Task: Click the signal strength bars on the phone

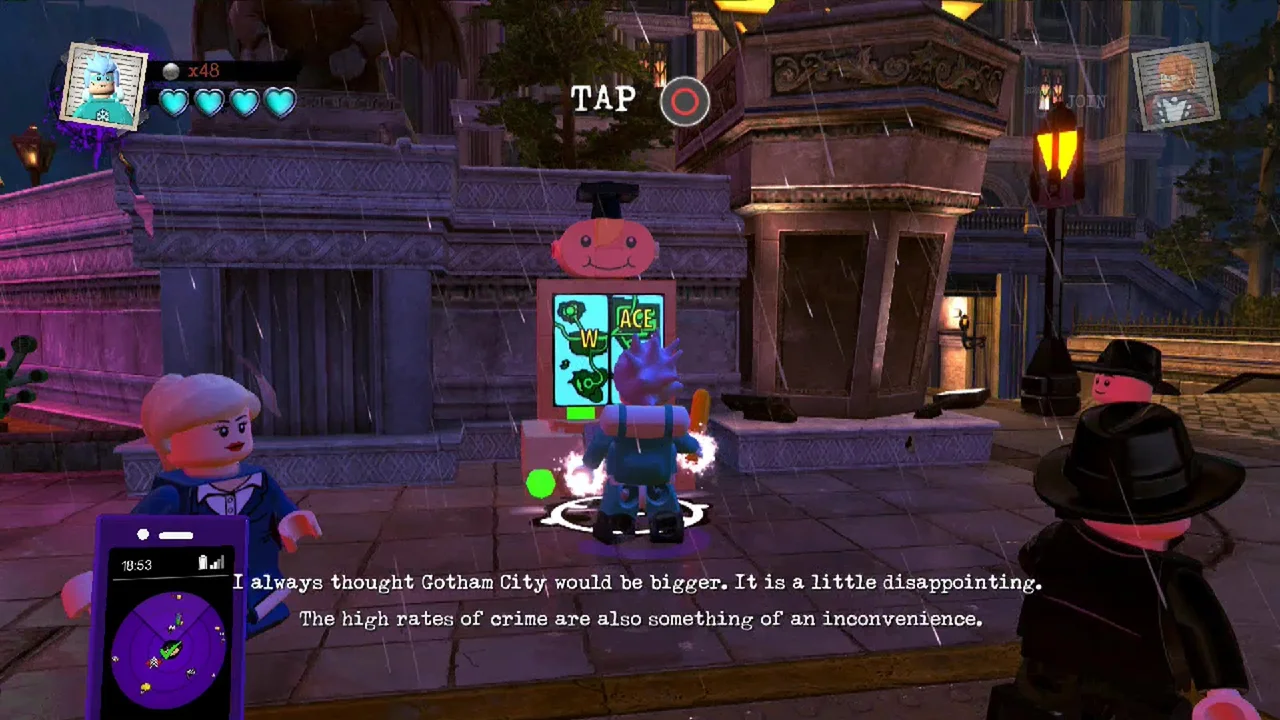Action: tap(218, 562)
